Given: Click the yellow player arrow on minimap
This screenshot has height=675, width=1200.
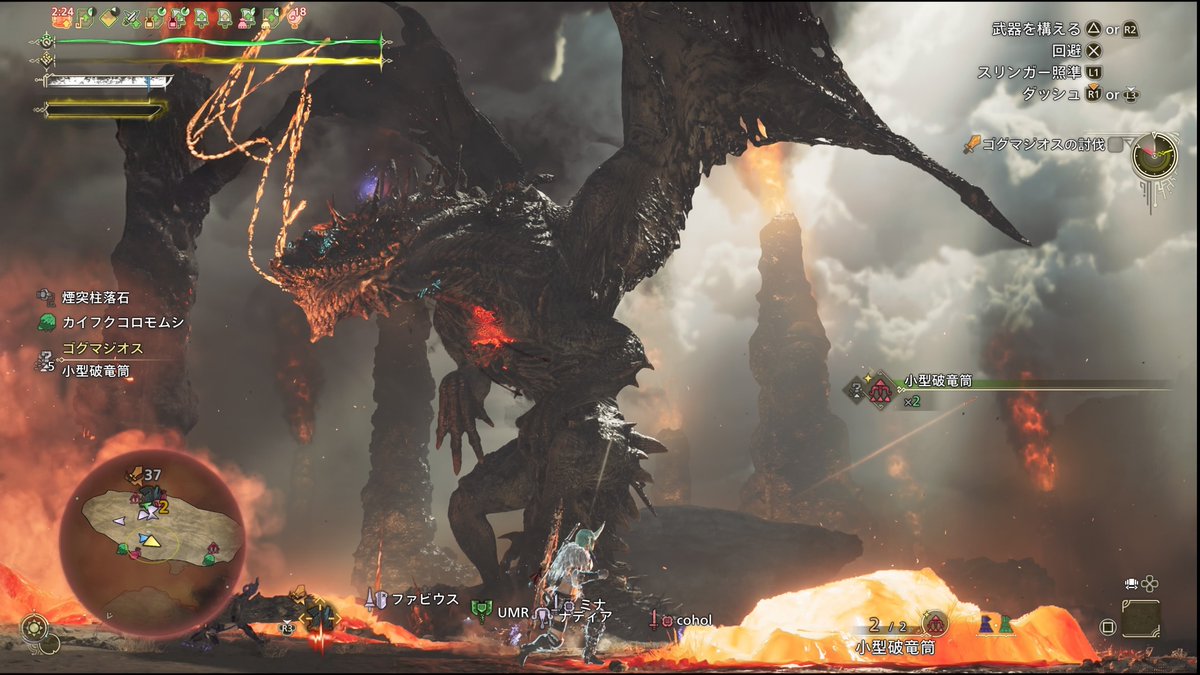Looking at the screenshot, I should click(150, 540).
